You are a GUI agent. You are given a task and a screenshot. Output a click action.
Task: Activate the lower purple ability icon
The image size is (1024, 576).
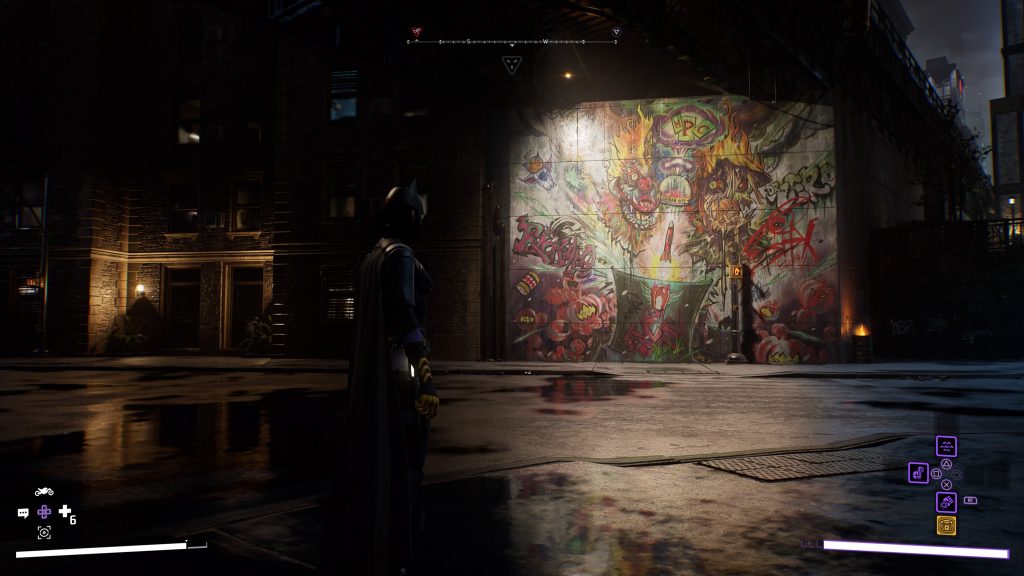click(x=946, y=502)
